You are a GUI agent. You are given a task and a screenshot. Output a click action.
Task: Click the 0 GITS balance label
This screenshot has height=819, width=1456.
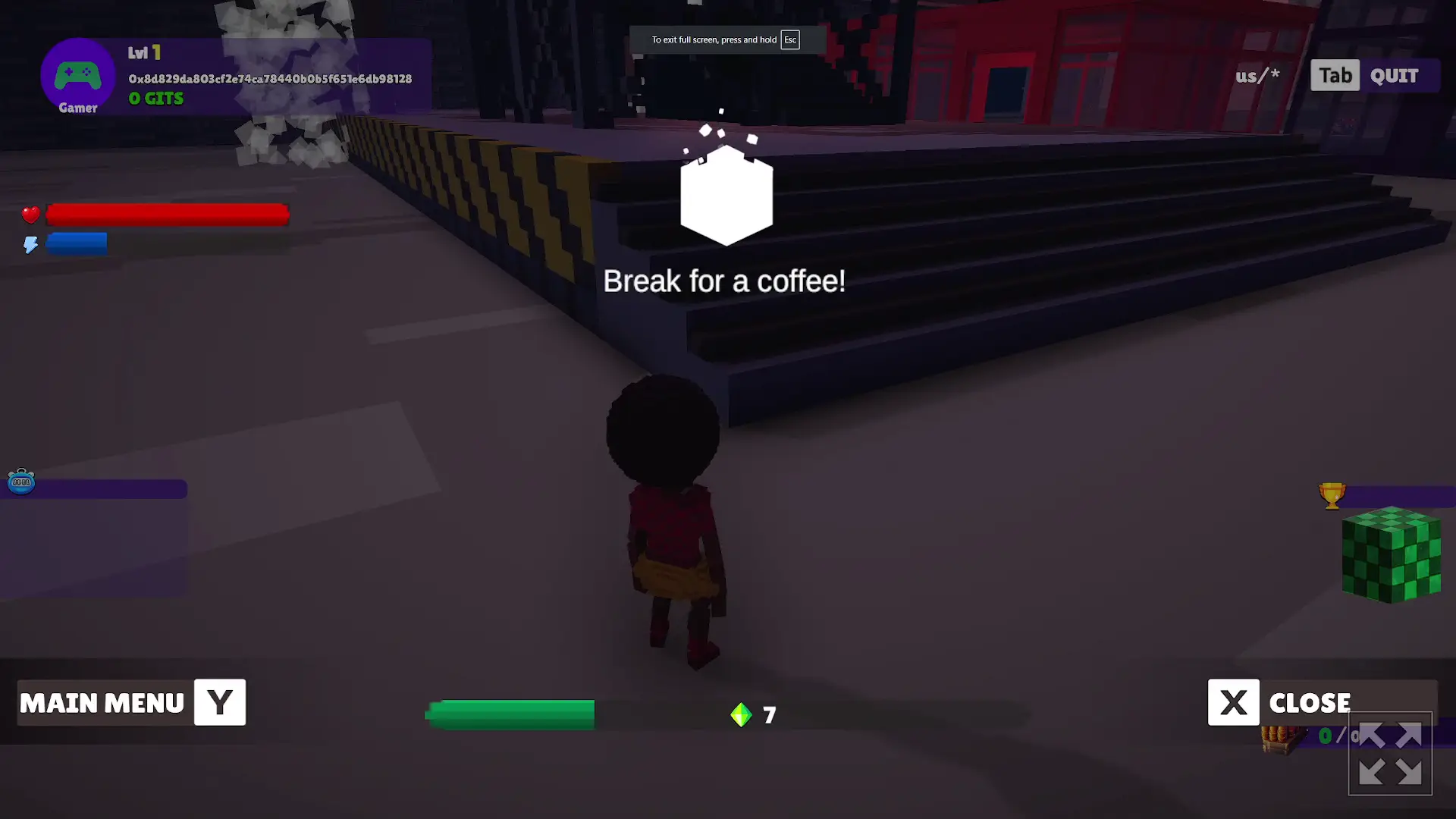point(155,98)
